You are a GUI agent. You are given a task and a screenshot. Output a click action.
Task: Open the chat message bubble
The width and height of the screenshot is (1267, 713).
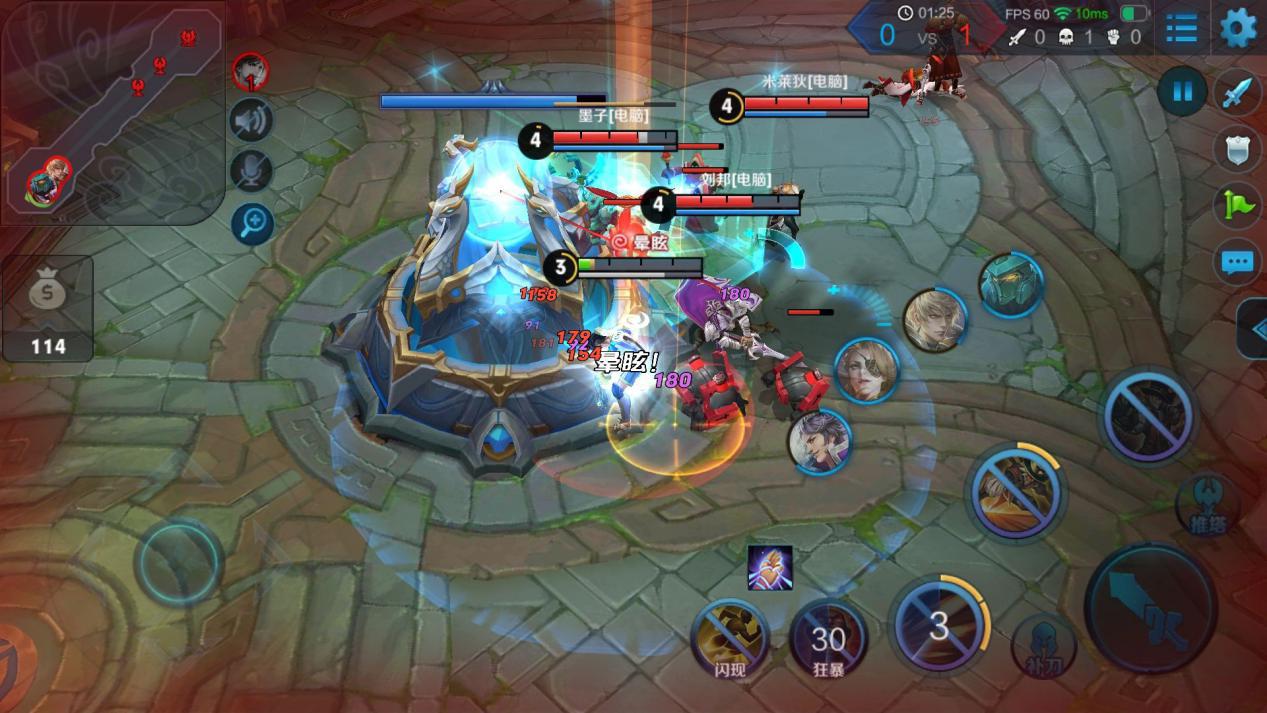click(x=1238, y=263)
